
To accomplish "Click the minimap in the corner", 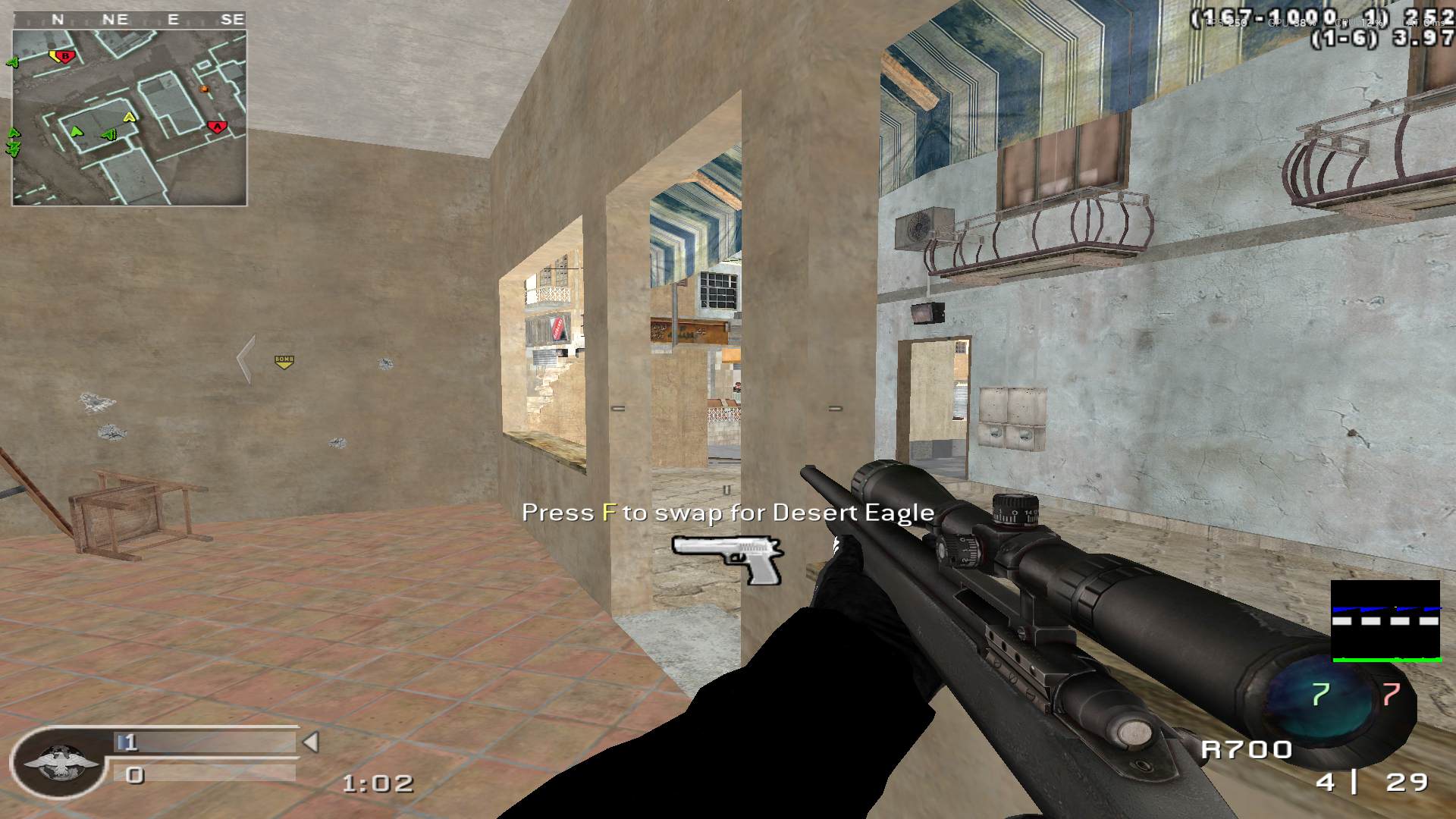I will tap(129, 118).
